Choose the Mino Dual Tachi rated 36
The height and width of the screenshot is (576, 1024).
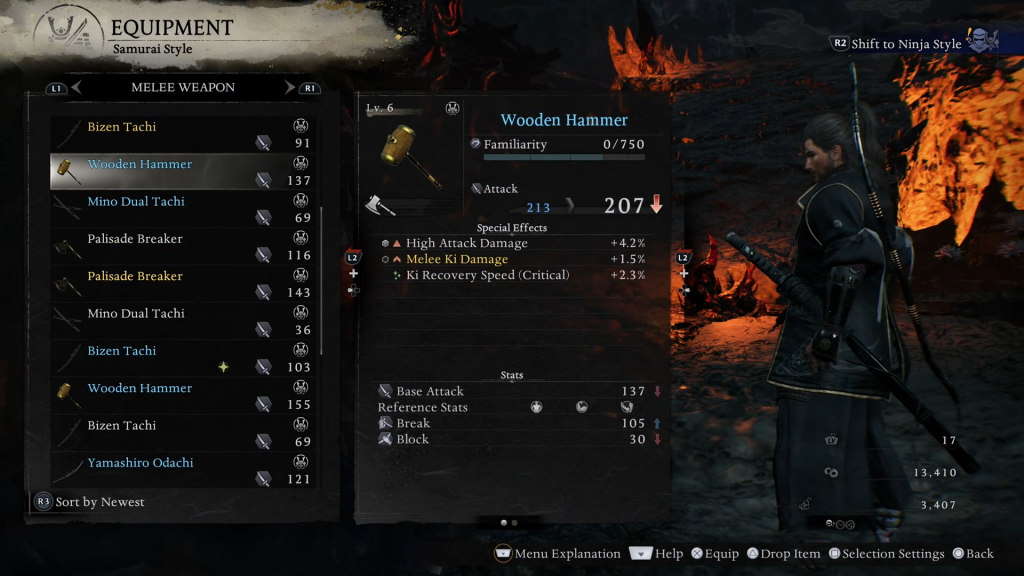tap(183, 320)
